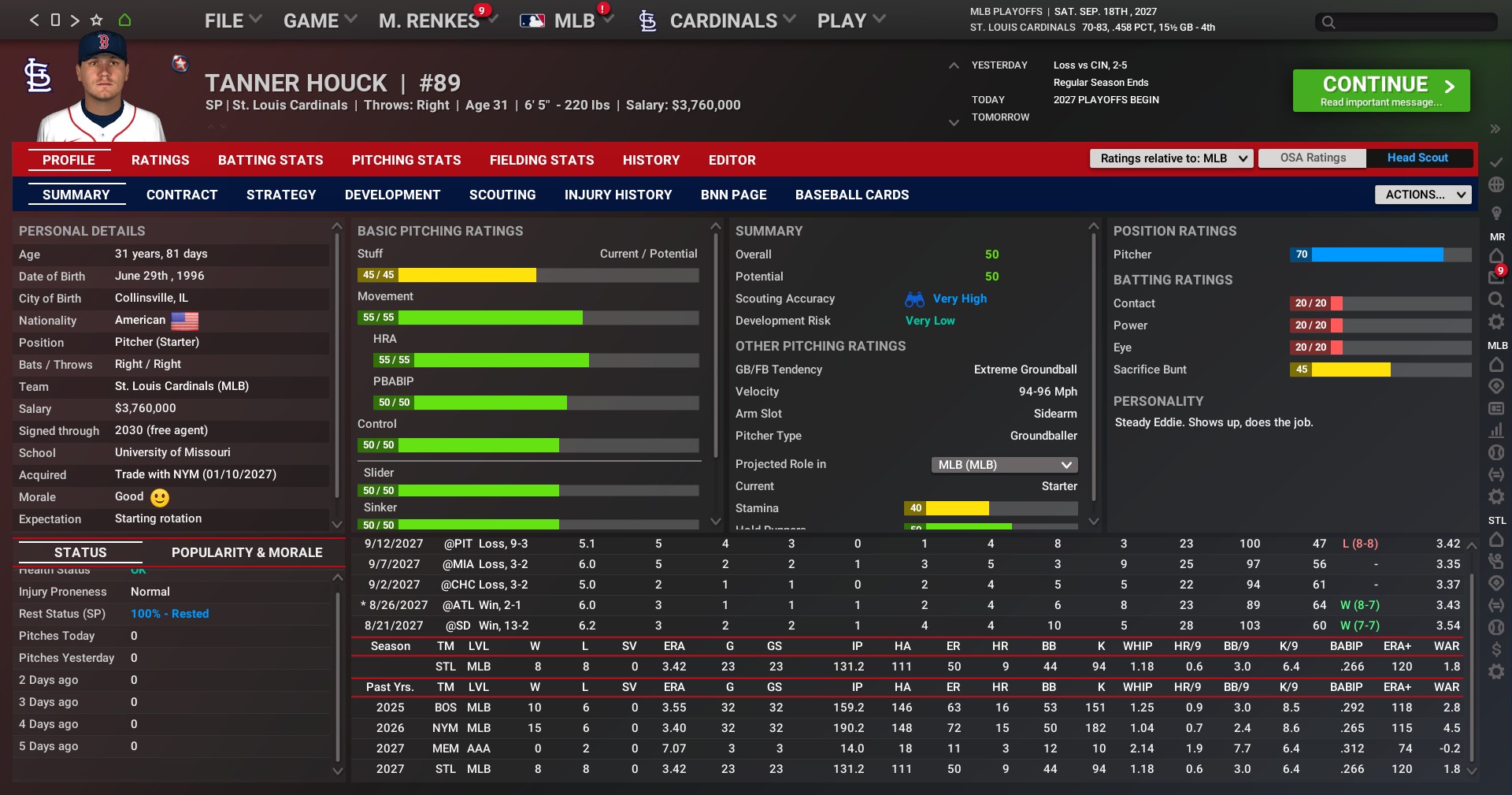The width and height of the screenshot is (1512, 795).
Task: Toggle to OSA Ratings
Action: pos(1313,158)
